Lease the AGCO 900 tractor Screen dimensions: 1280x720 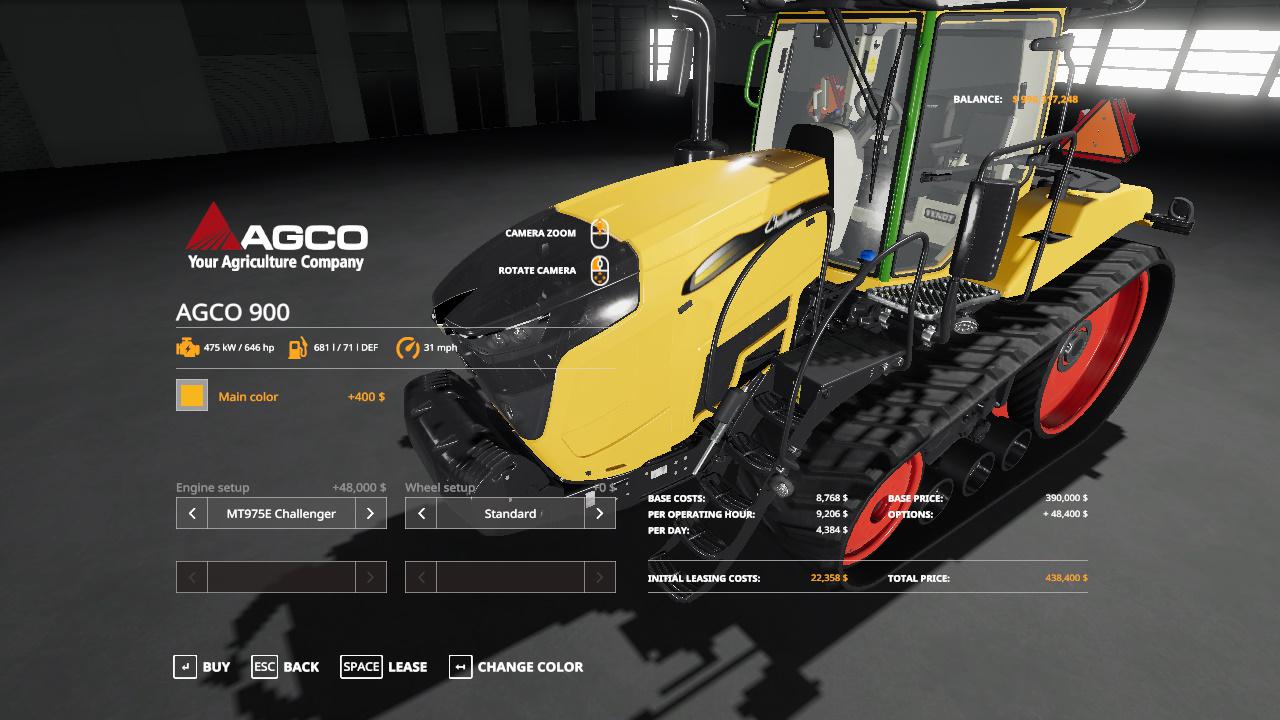[x=384, y=667]
